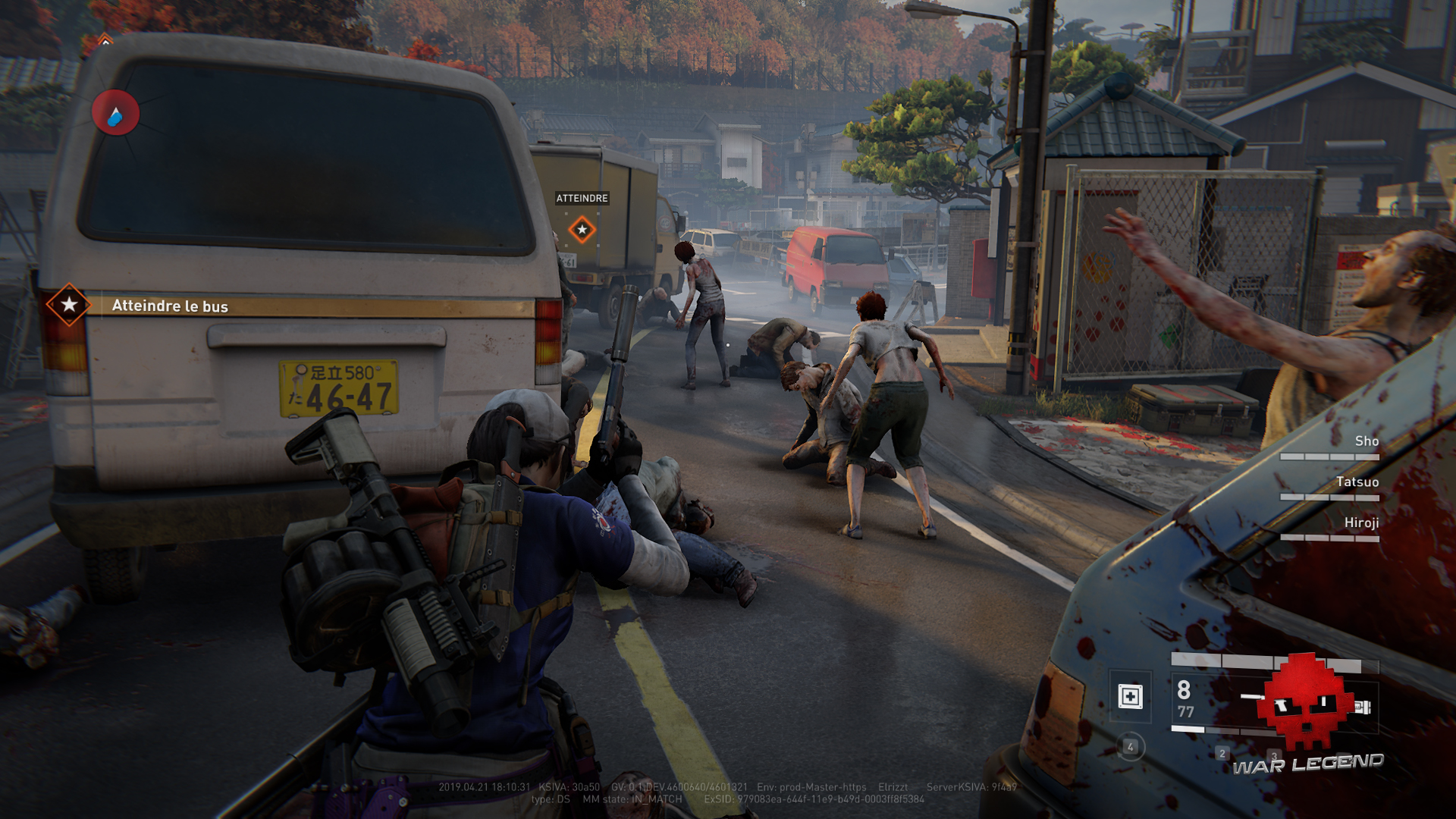This screenshot has width=1456, height=819.
Task: Click the circular equipment slot numbered 4
Action: pyautogui.click(x=1130, y=747)
